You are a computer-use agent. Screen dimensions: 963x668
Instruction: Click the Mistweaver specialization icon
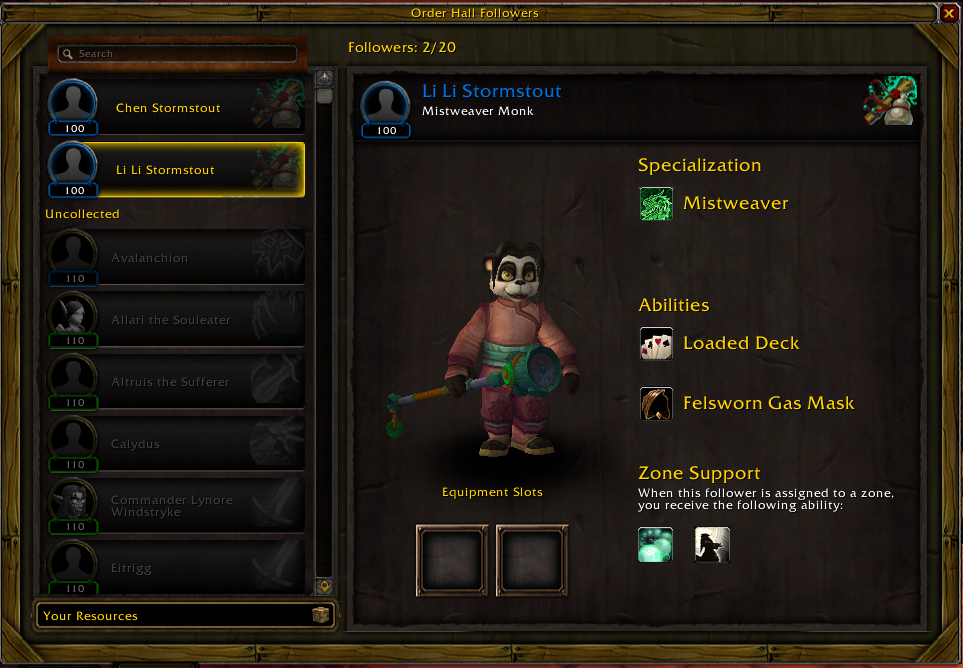coord(656,203)
